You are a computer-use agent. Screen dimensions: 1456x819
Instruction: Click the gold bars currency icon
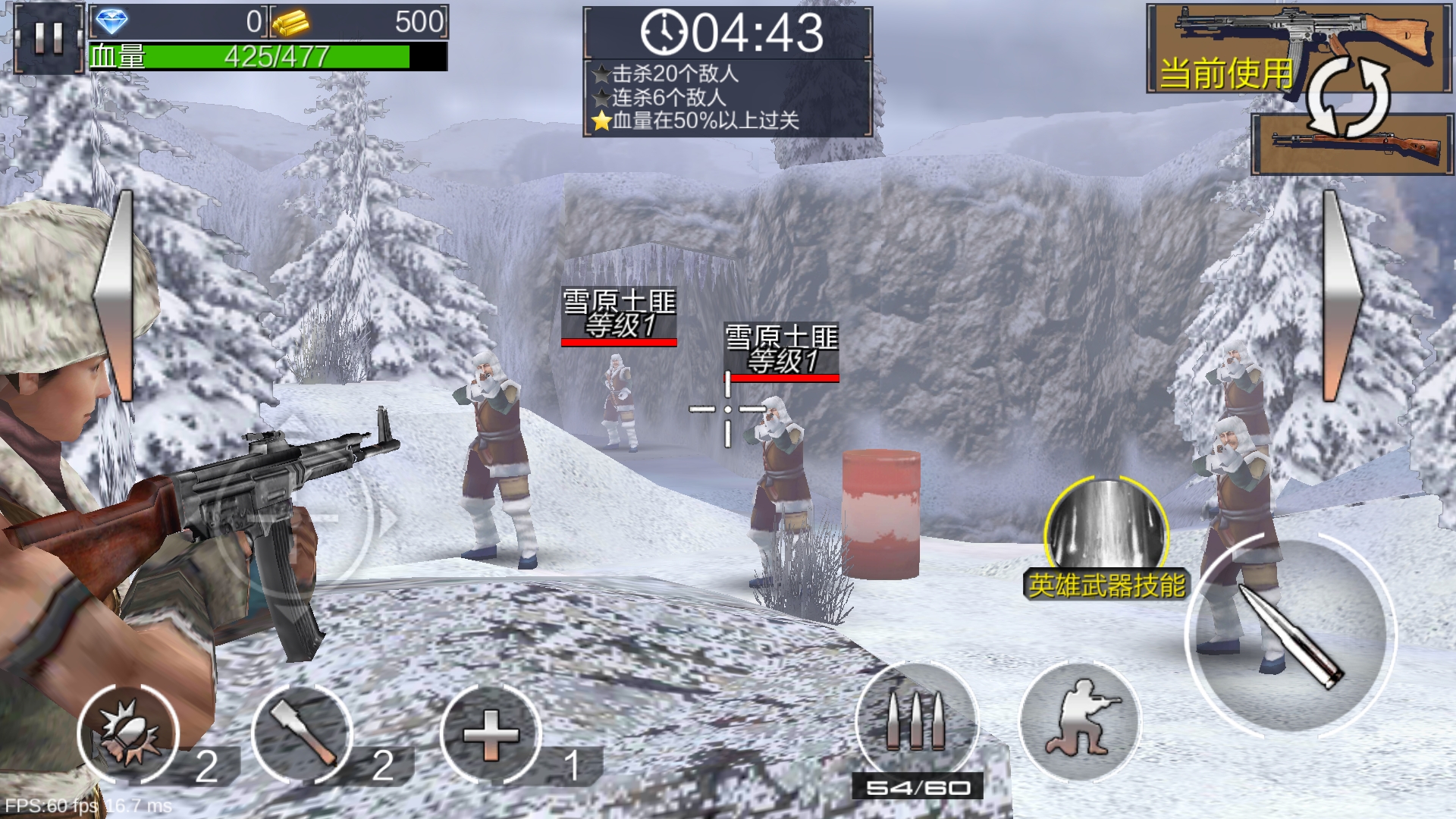pyautogui.click(x=290, y=23)
